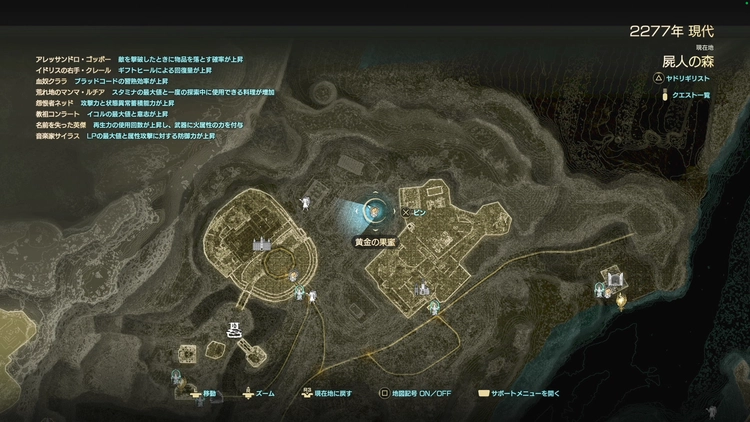Open the クエスト一覧 quest list
750x422 pixels.
tap(689, 95)
